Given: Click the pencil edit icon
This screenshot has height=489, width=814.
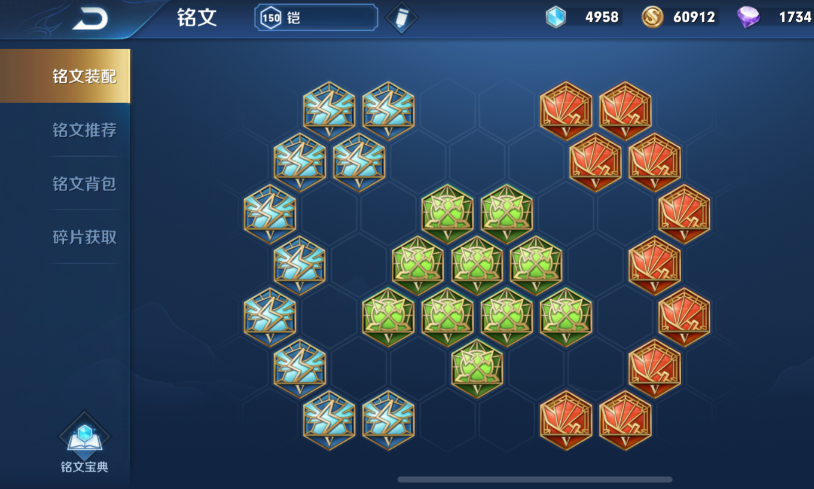Looking at the screenshot, I should click(x=402, y=18).
